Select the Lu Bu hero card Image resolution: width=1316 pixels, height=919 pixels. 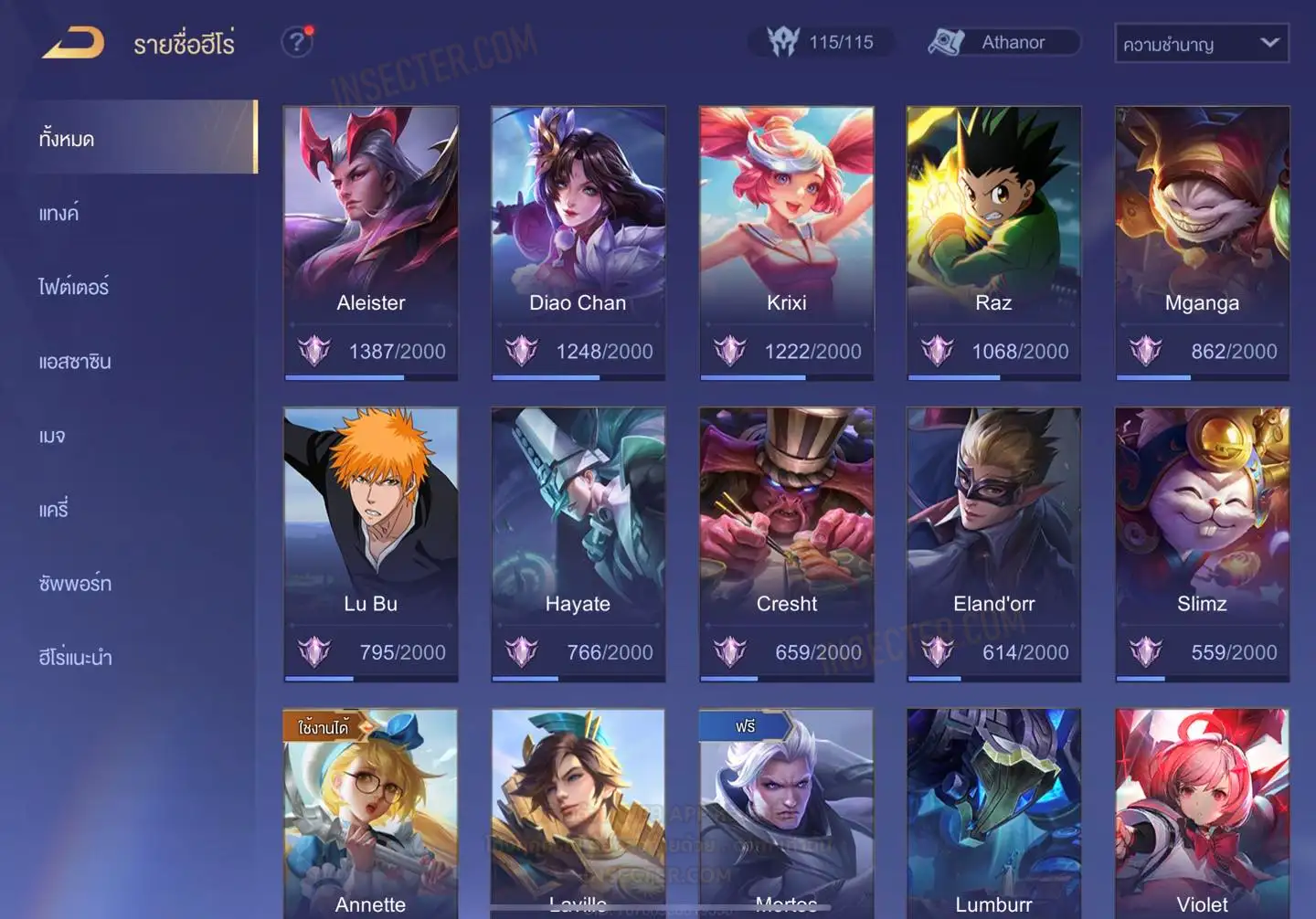(x=371, y=543)
